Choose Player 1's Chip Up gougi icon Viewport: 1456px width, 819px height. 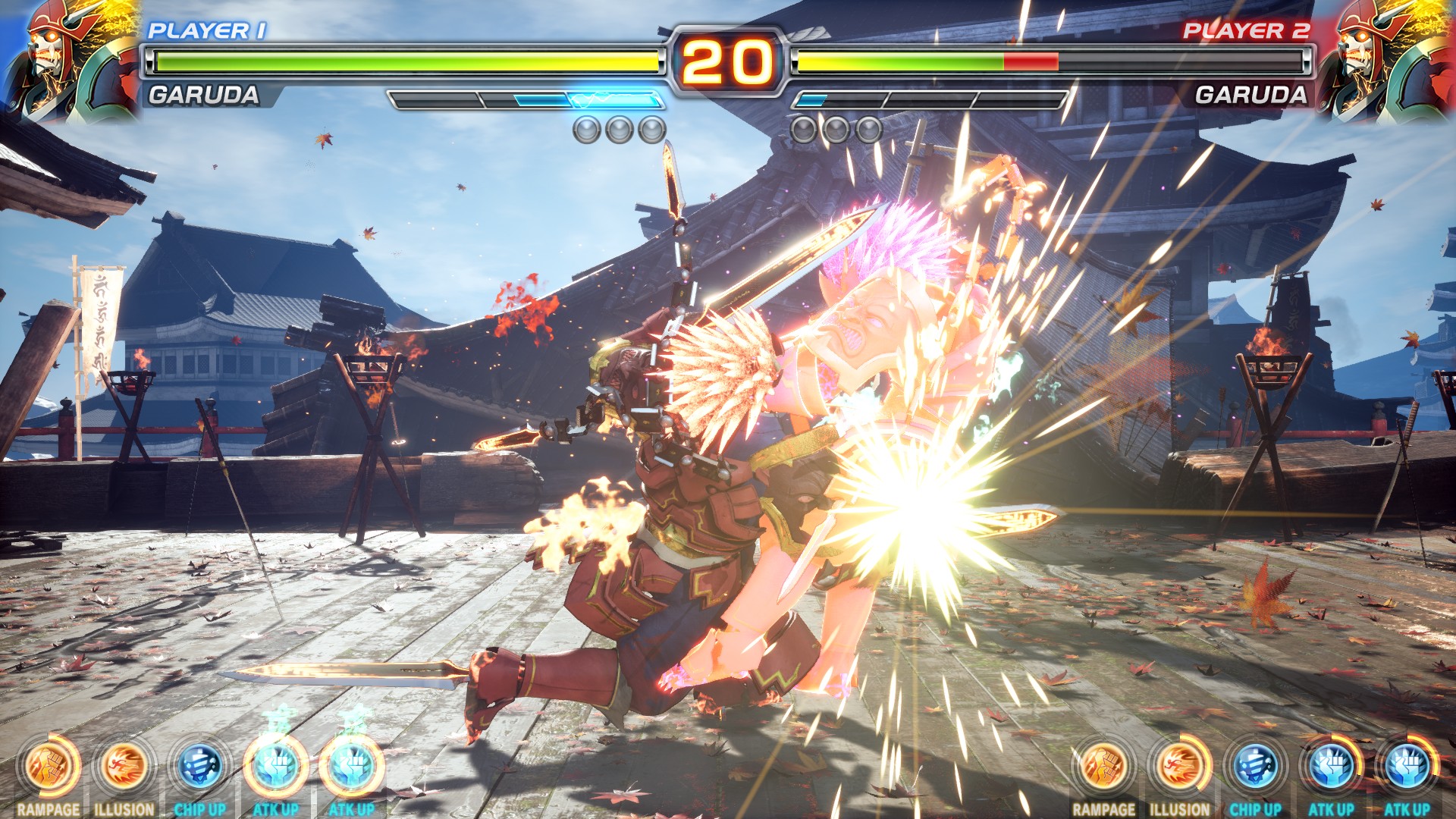point(199,766)
